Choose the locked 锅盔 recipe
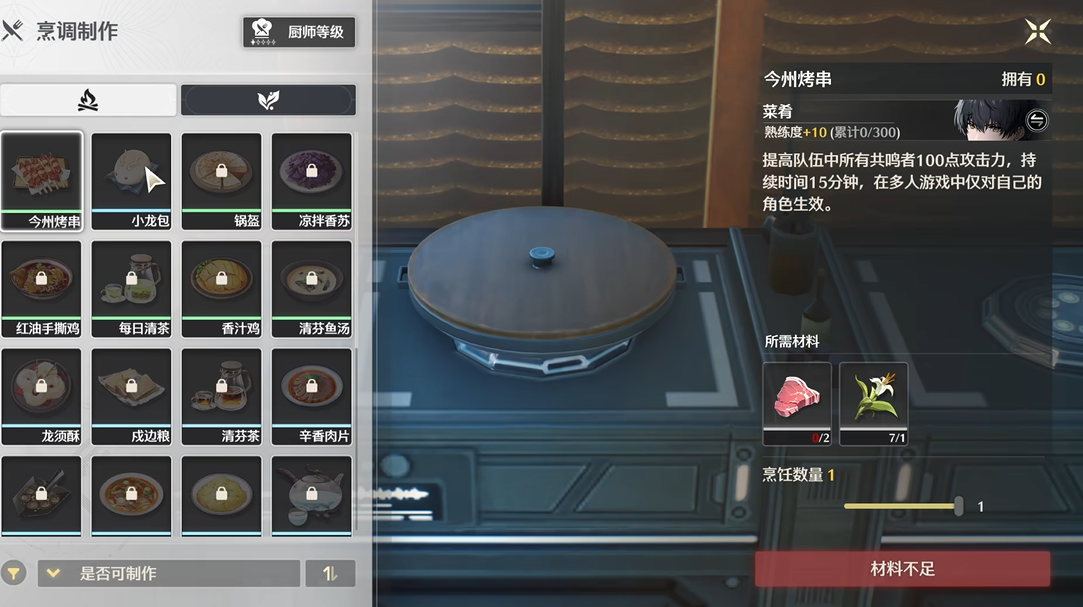The width and height of the screenshot is (1083, 607). pyautogui.click(x=221, y=181)
